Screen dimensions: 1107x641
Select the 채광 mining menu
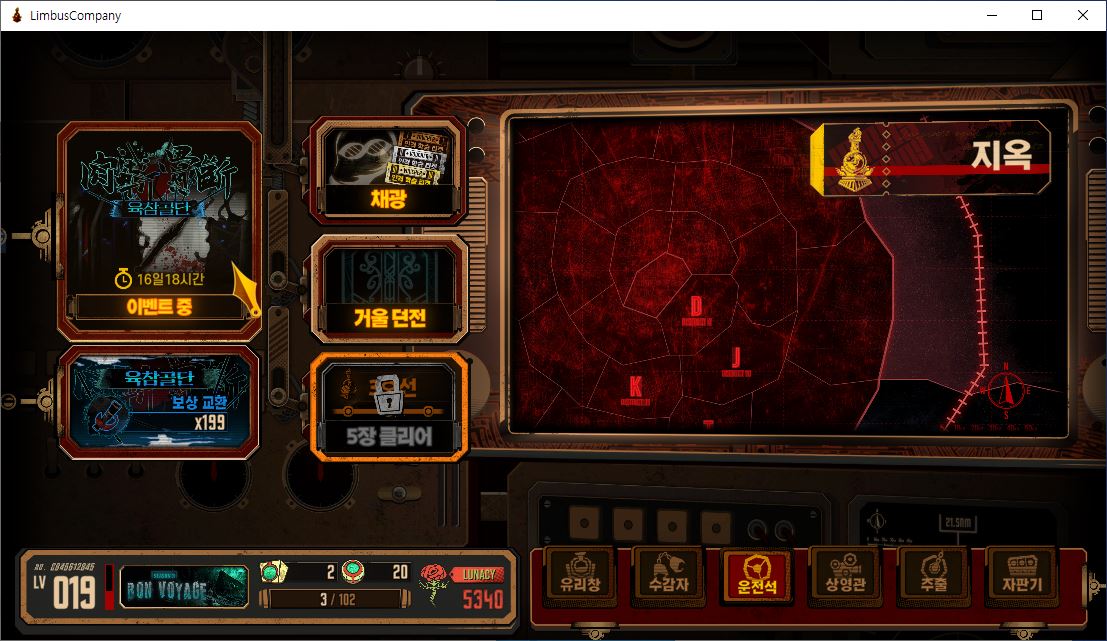coord(388,168)
